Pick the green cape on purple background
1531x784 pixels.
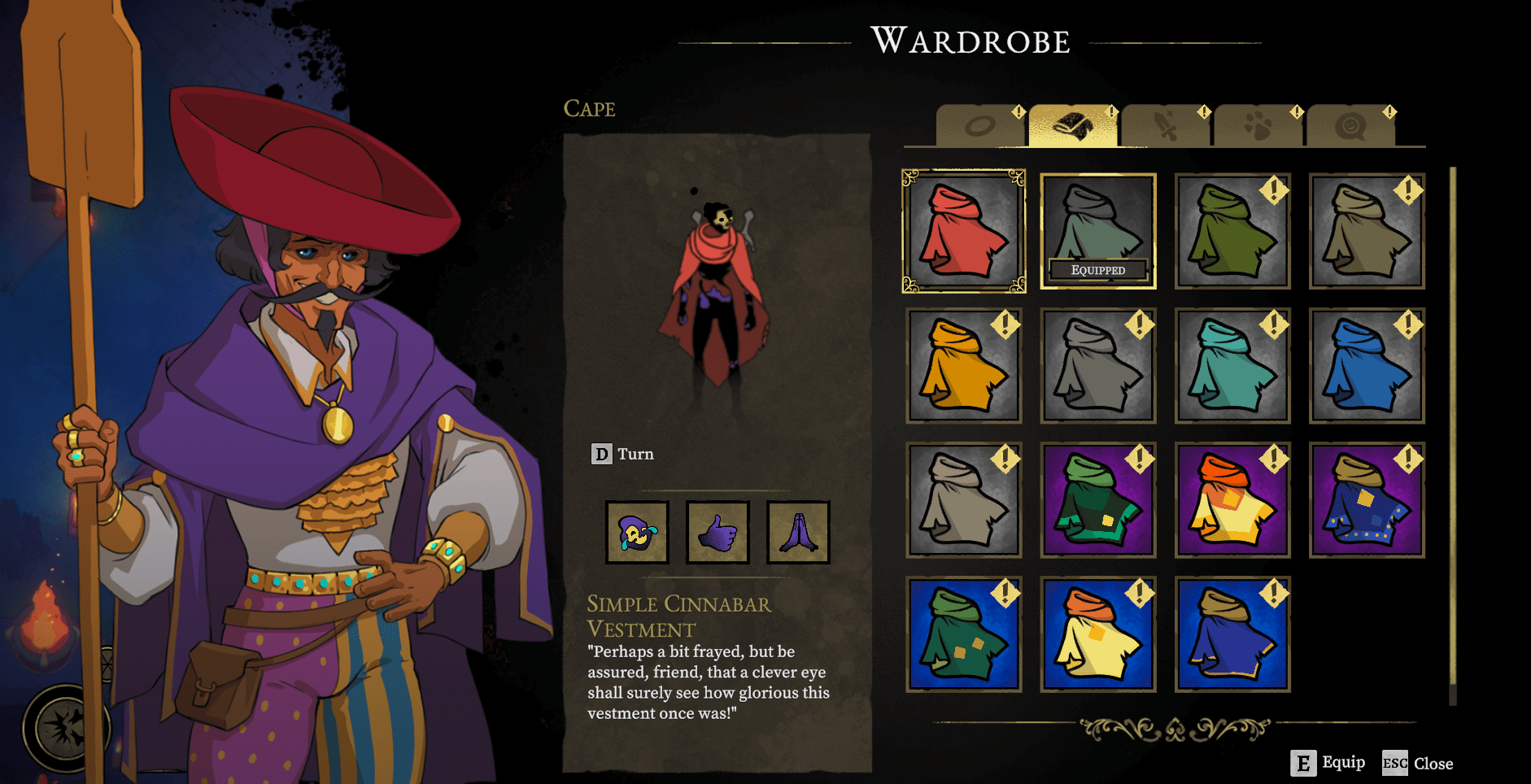[x=1097, y=500]
